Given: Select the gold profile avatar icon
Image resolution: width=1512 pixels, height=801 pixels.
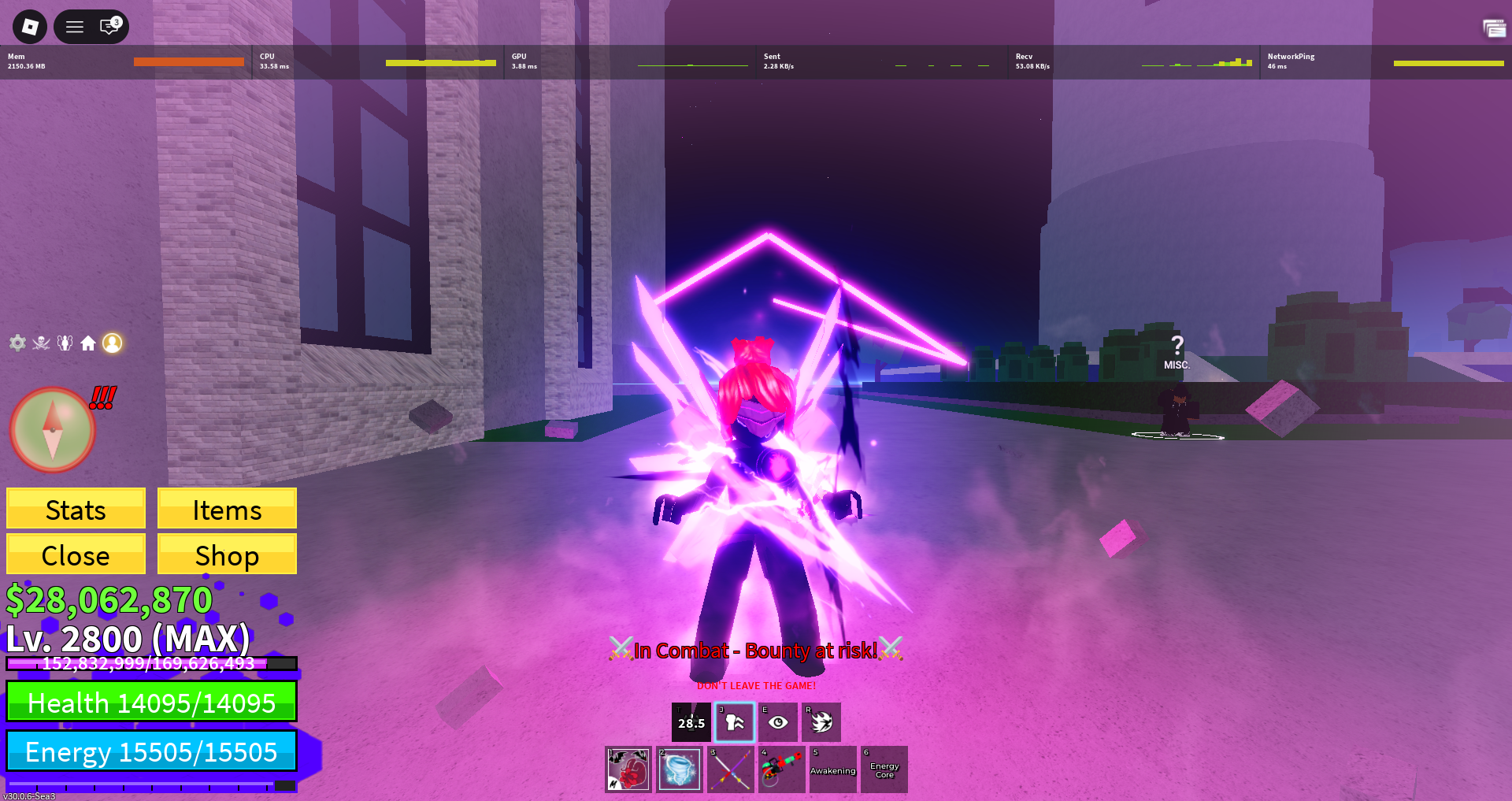Looking at the screenshot, I should [113, 343].
